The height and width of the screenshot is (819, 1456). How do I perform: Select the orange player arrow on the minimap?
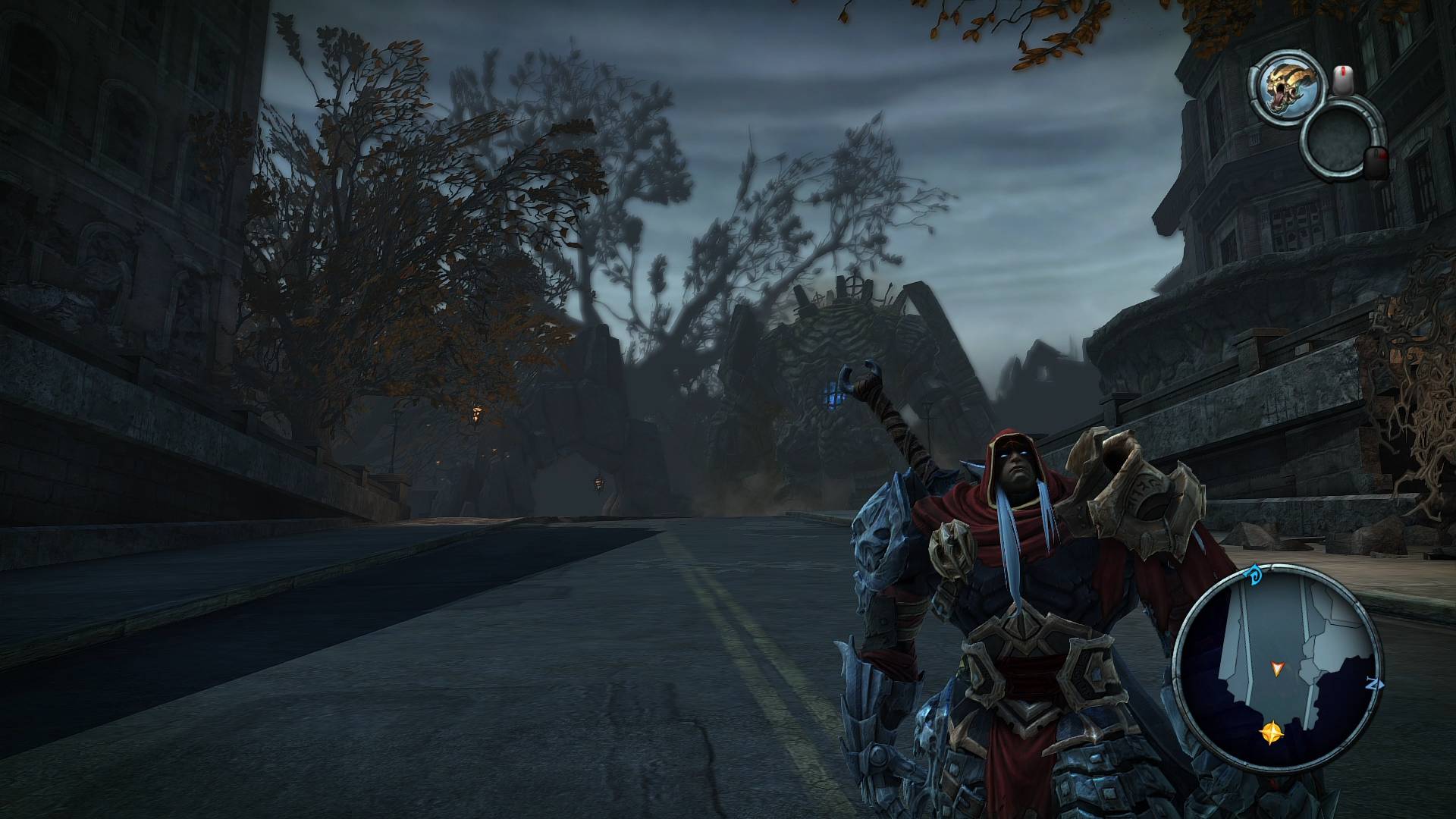tap(1277, 668)
